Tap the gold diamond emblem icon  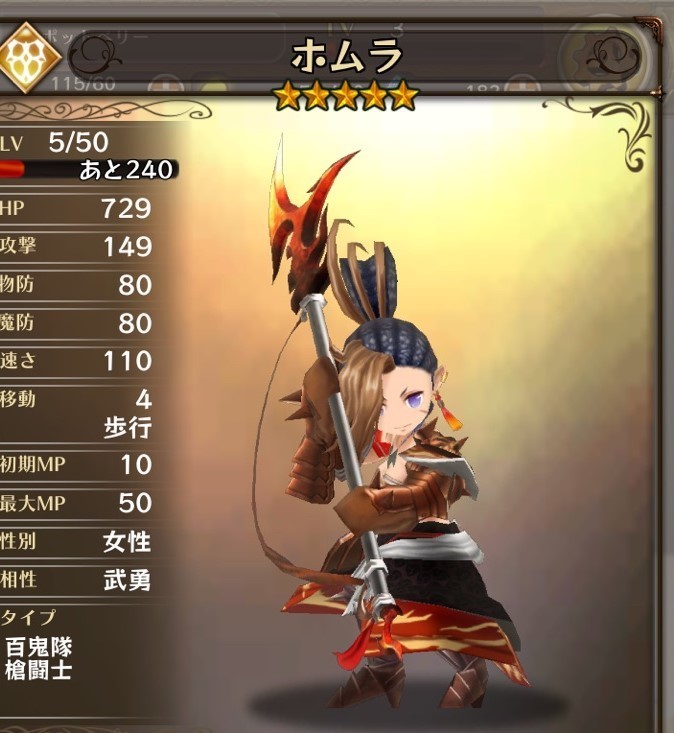[x=29, y=57]
